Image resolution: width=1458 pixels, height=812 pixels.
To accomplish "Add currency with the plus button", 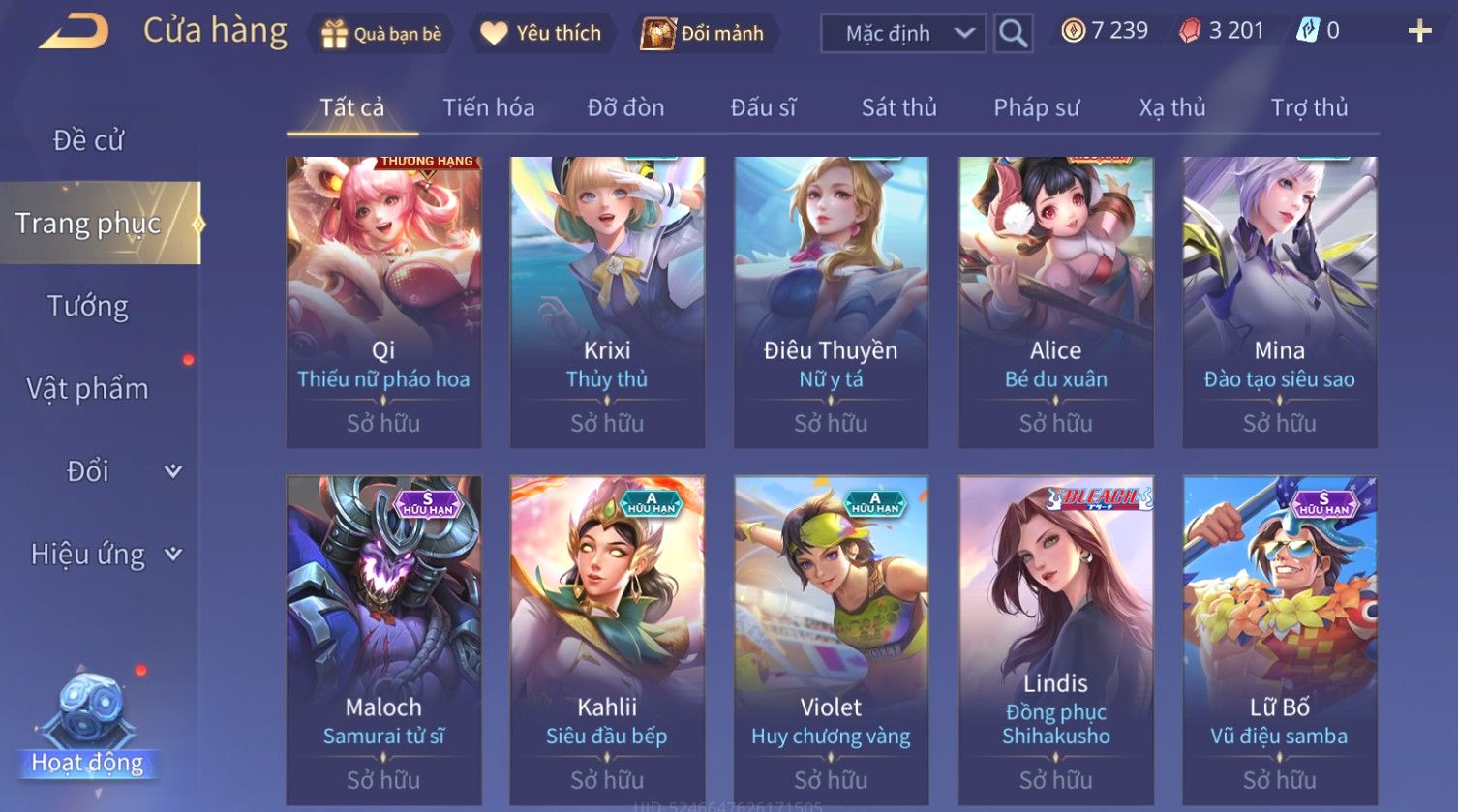I will pos(1419,32).
